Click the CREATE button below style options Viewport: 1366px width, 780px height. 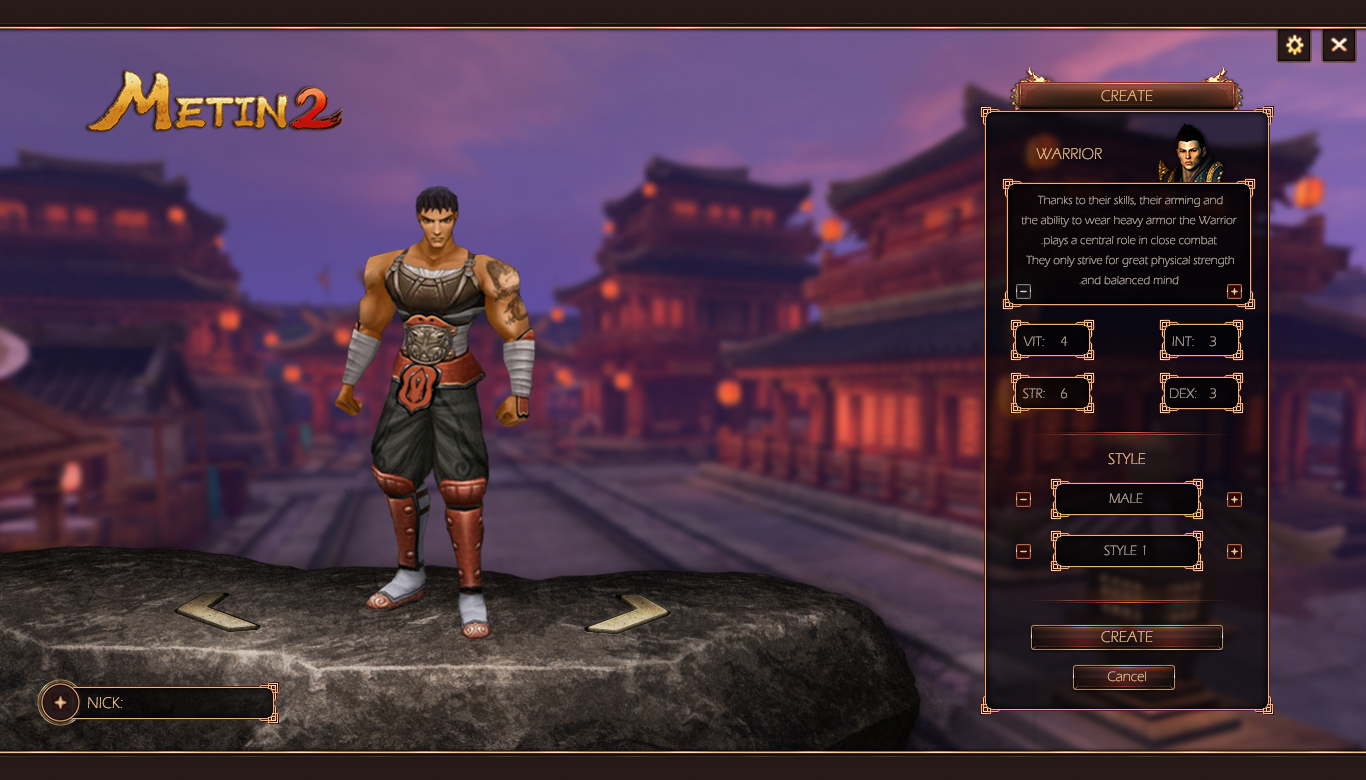pyautogui.click(x=1126, y=637)
